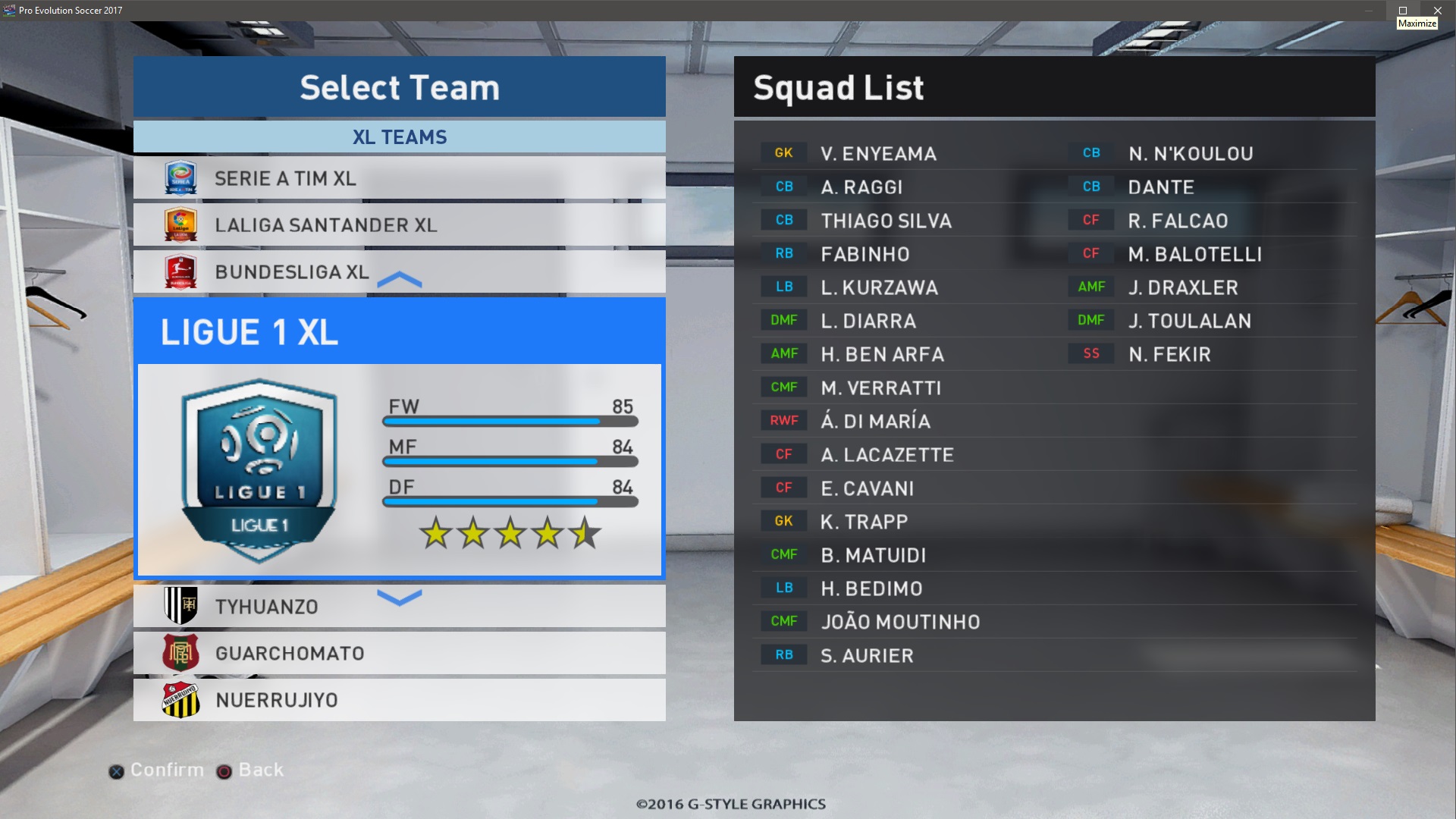The width and height of the screenshot is (1456, 819).
Task: Choose the GUARCHOMATO team
Action: 399,654
